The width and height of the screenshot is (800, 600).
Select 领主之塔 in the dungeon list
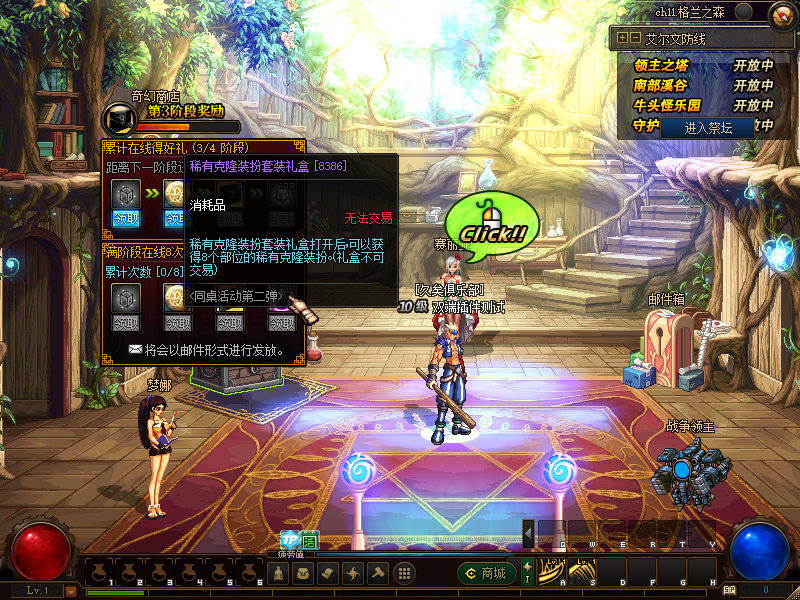point(662,65)
